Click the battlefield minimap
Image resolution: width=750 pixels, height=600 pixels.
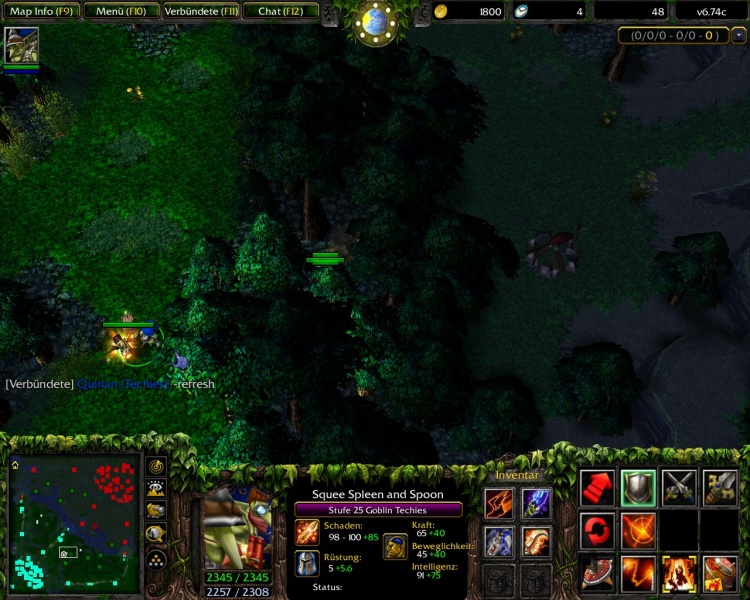[x=75, y=523]
